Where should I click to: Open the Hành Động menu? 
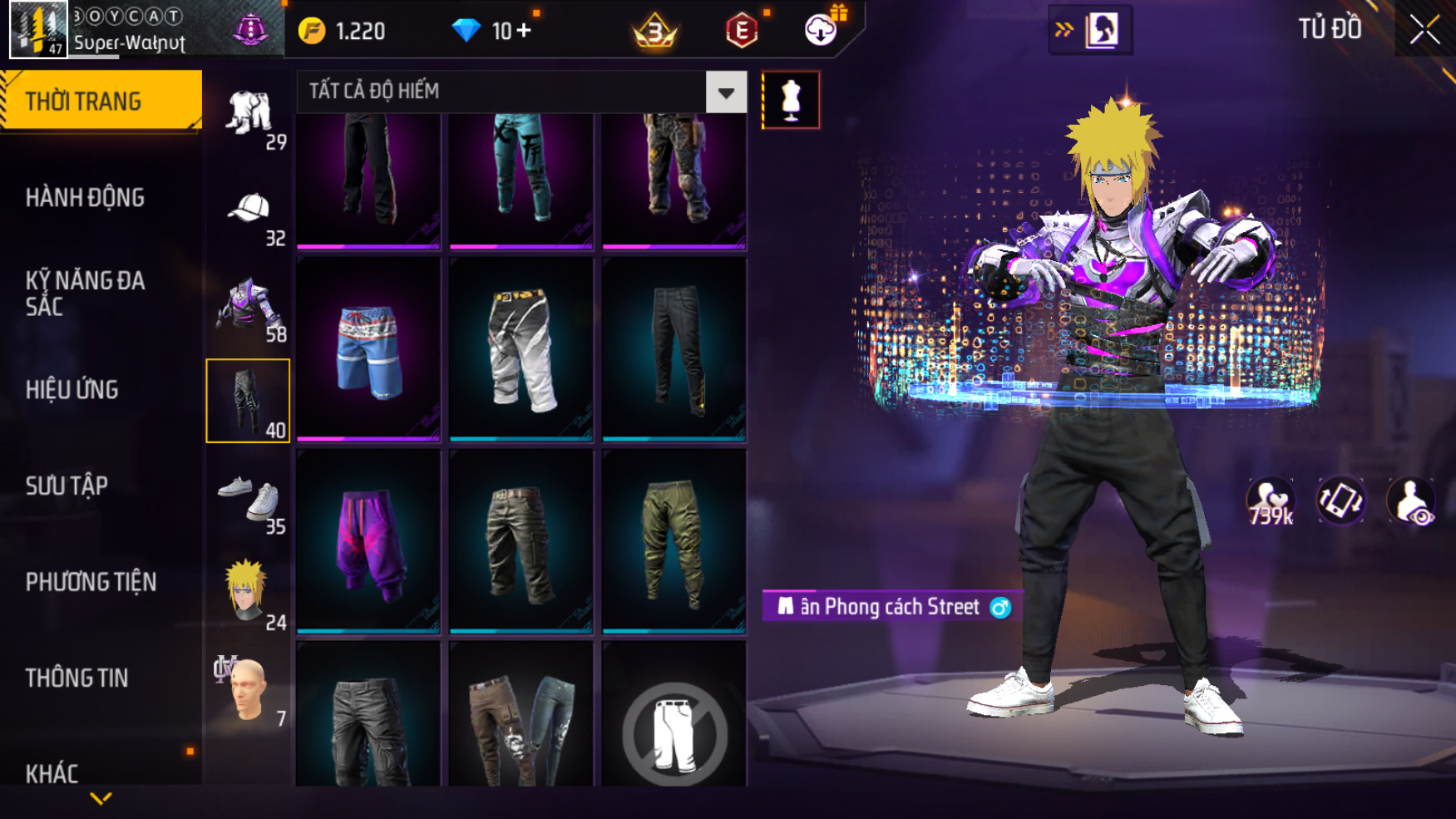pos(85,198)
